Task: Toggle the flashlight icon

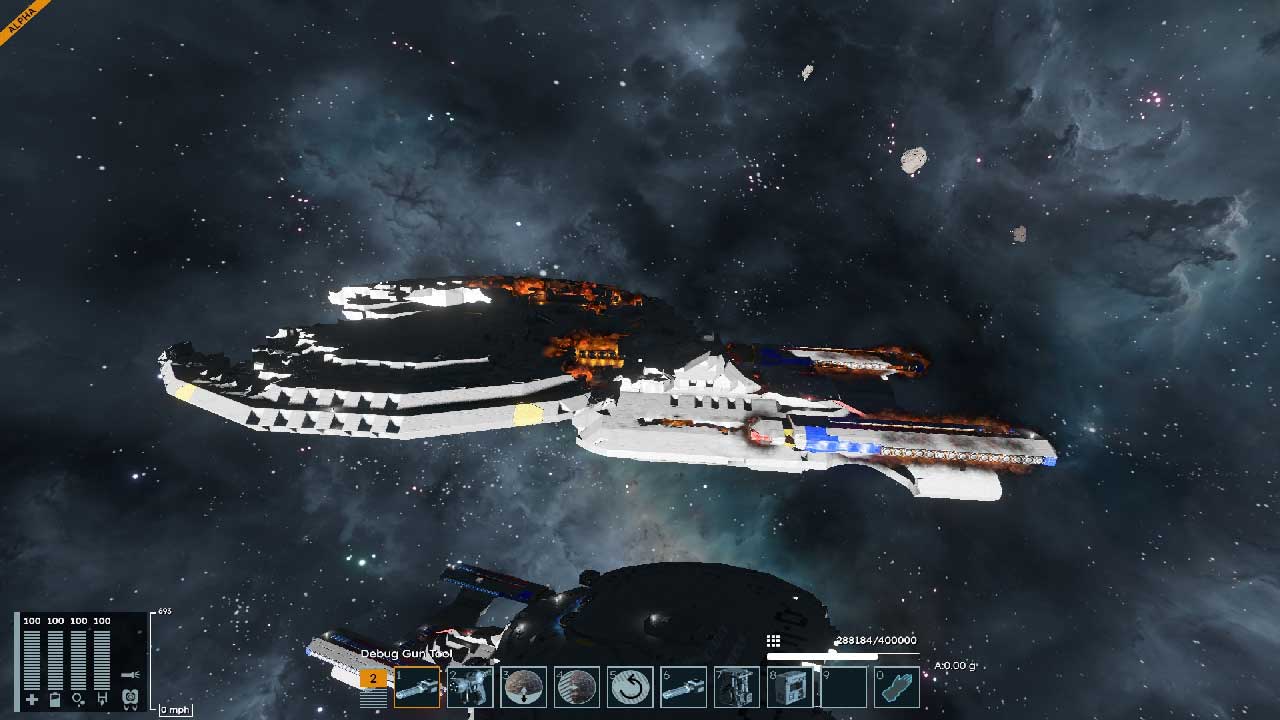Action: tap(129, 675)
